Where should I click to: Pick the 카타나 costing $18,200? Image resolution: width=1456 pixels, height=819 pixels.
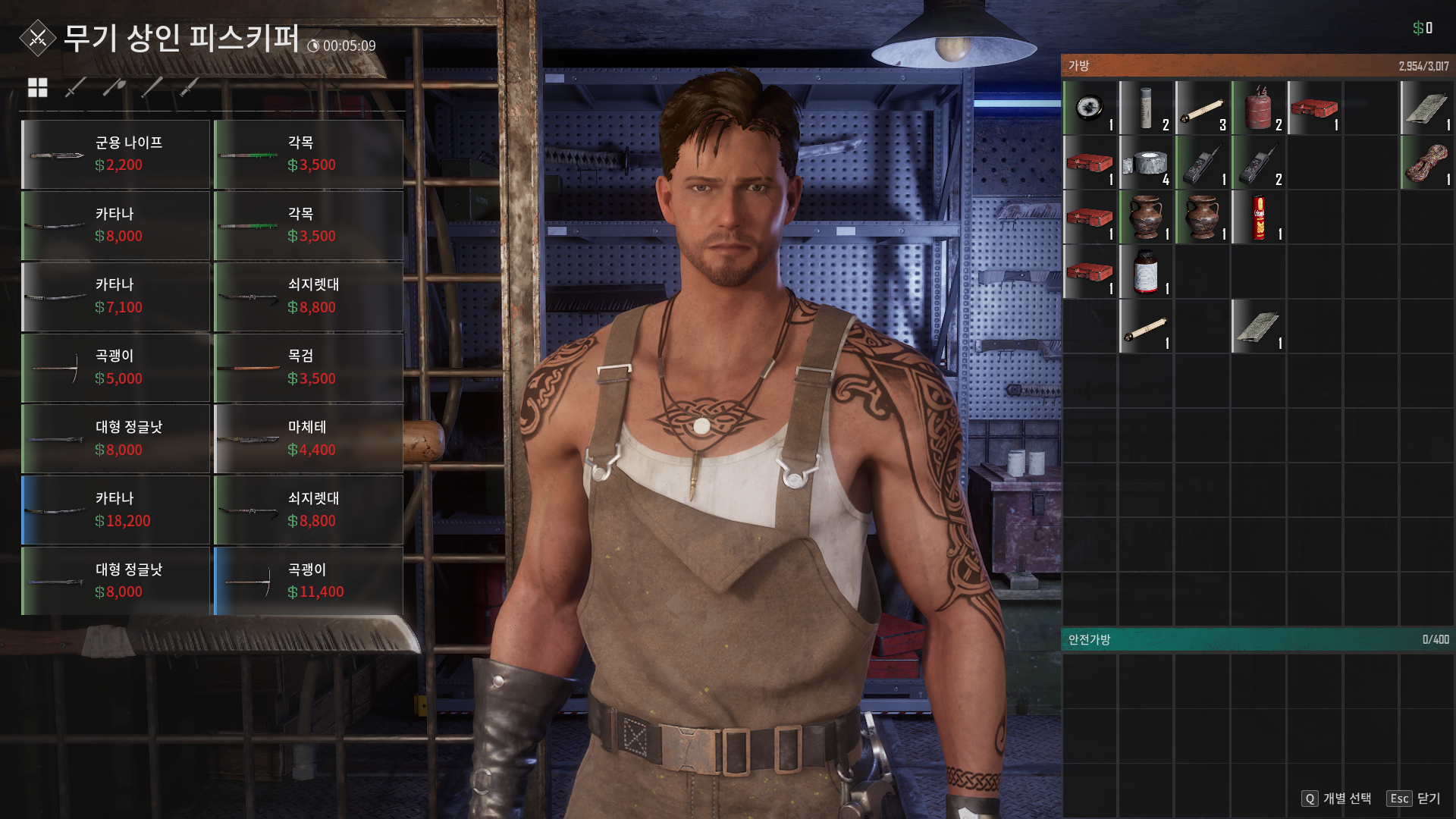click(116, 510)
